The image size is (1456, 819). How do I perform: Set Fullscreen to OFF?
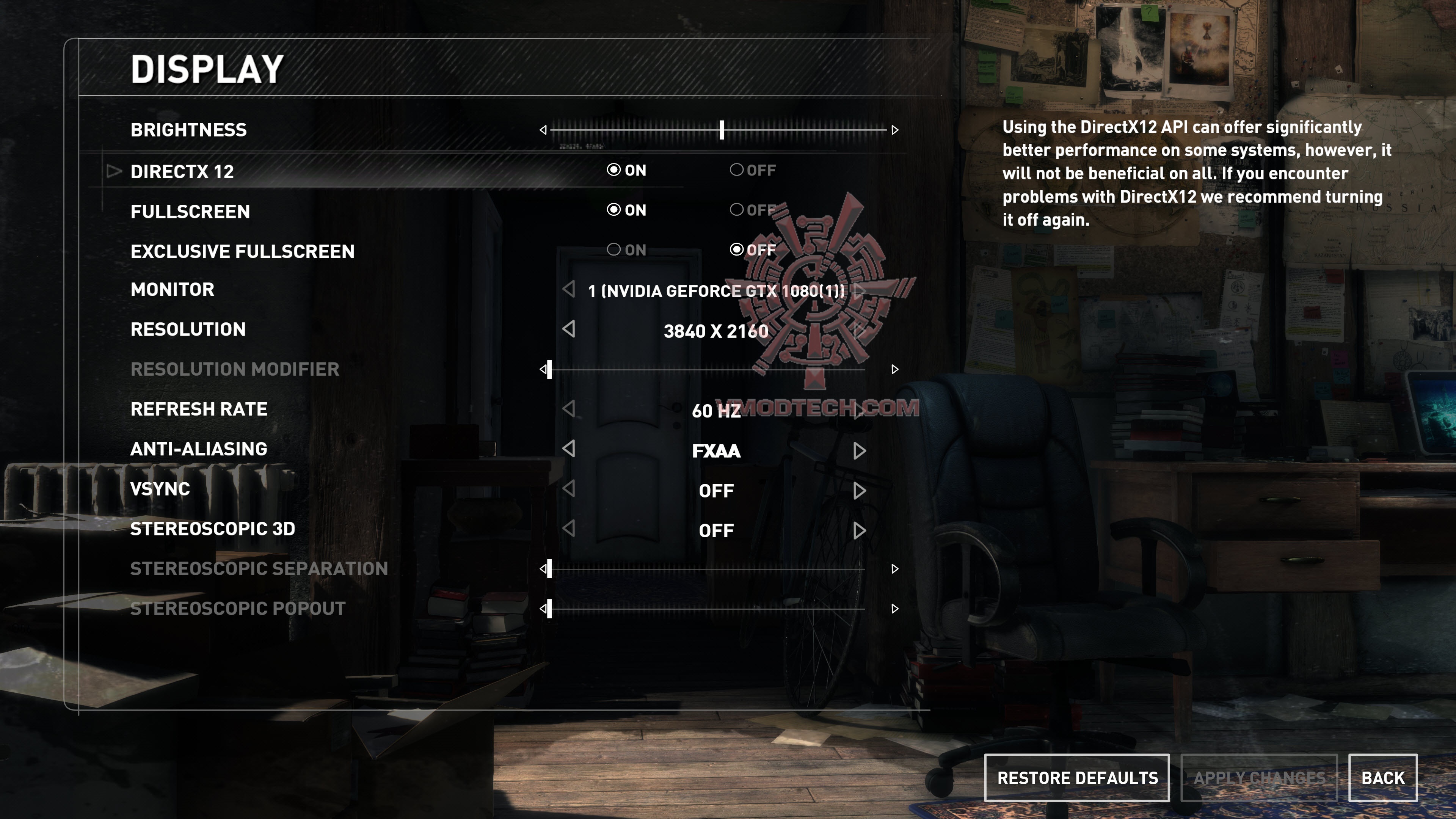pyautogui.click(x=736, y=210)
